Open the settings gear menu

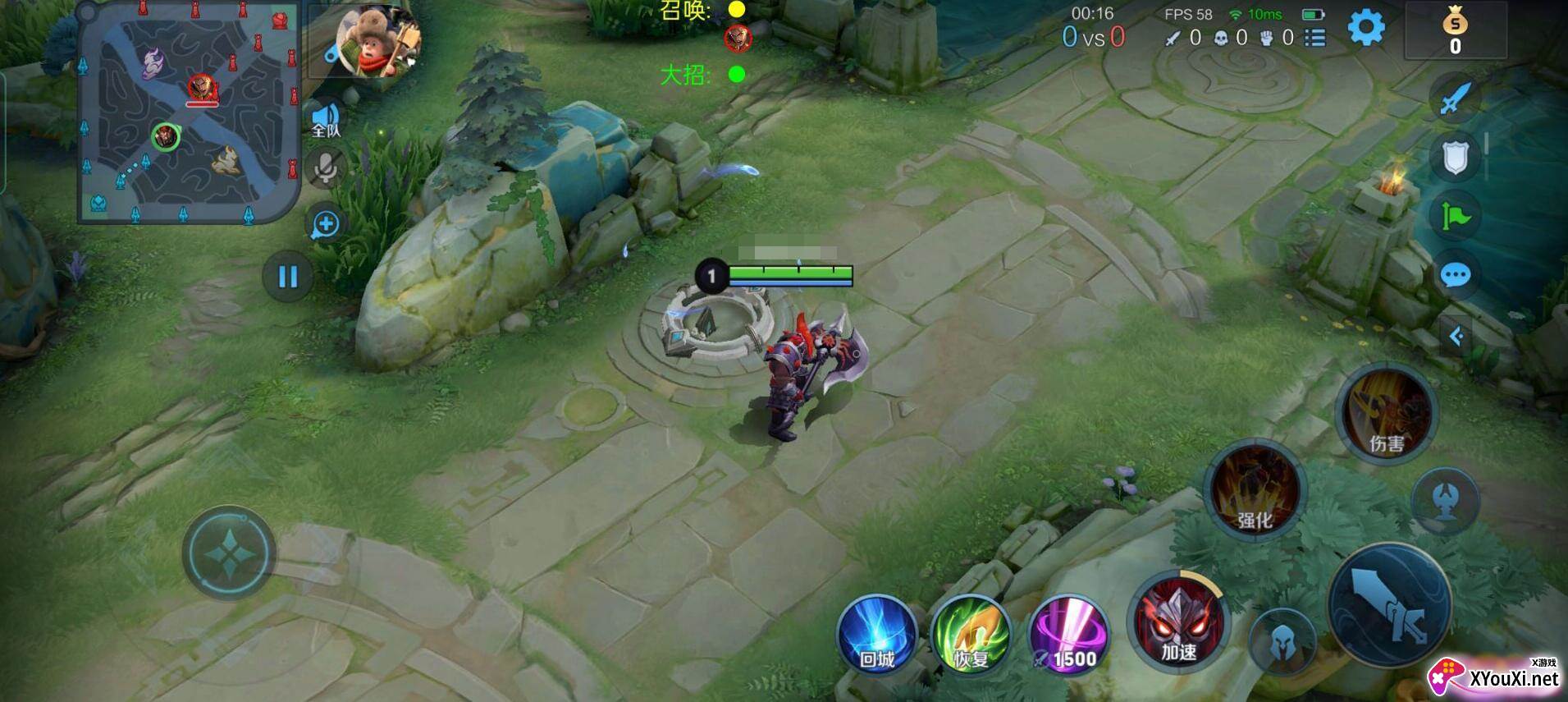pyautogui.click(x=1365, y=28)
